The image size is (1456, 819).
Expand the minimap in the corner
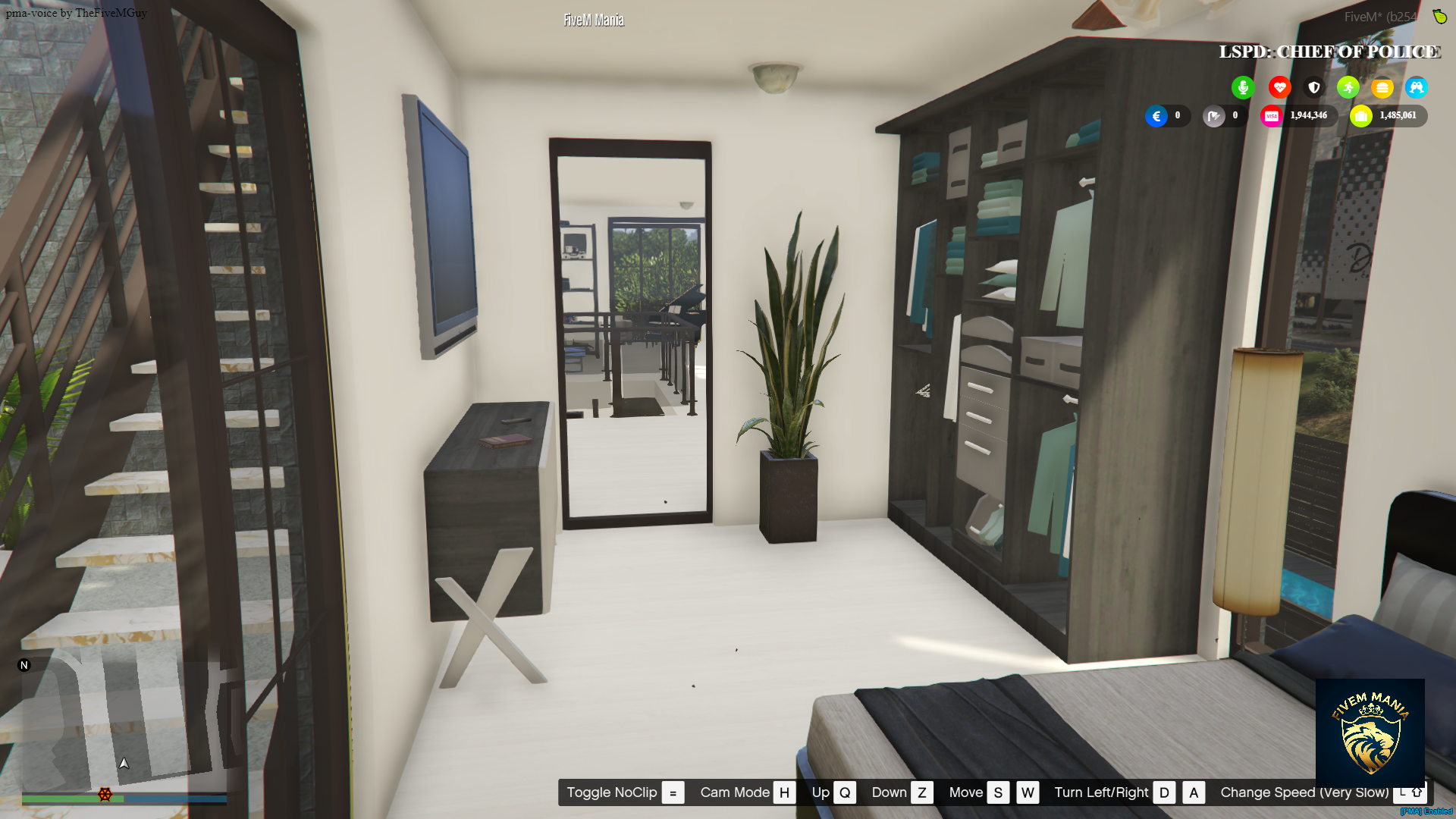point(121,720)
